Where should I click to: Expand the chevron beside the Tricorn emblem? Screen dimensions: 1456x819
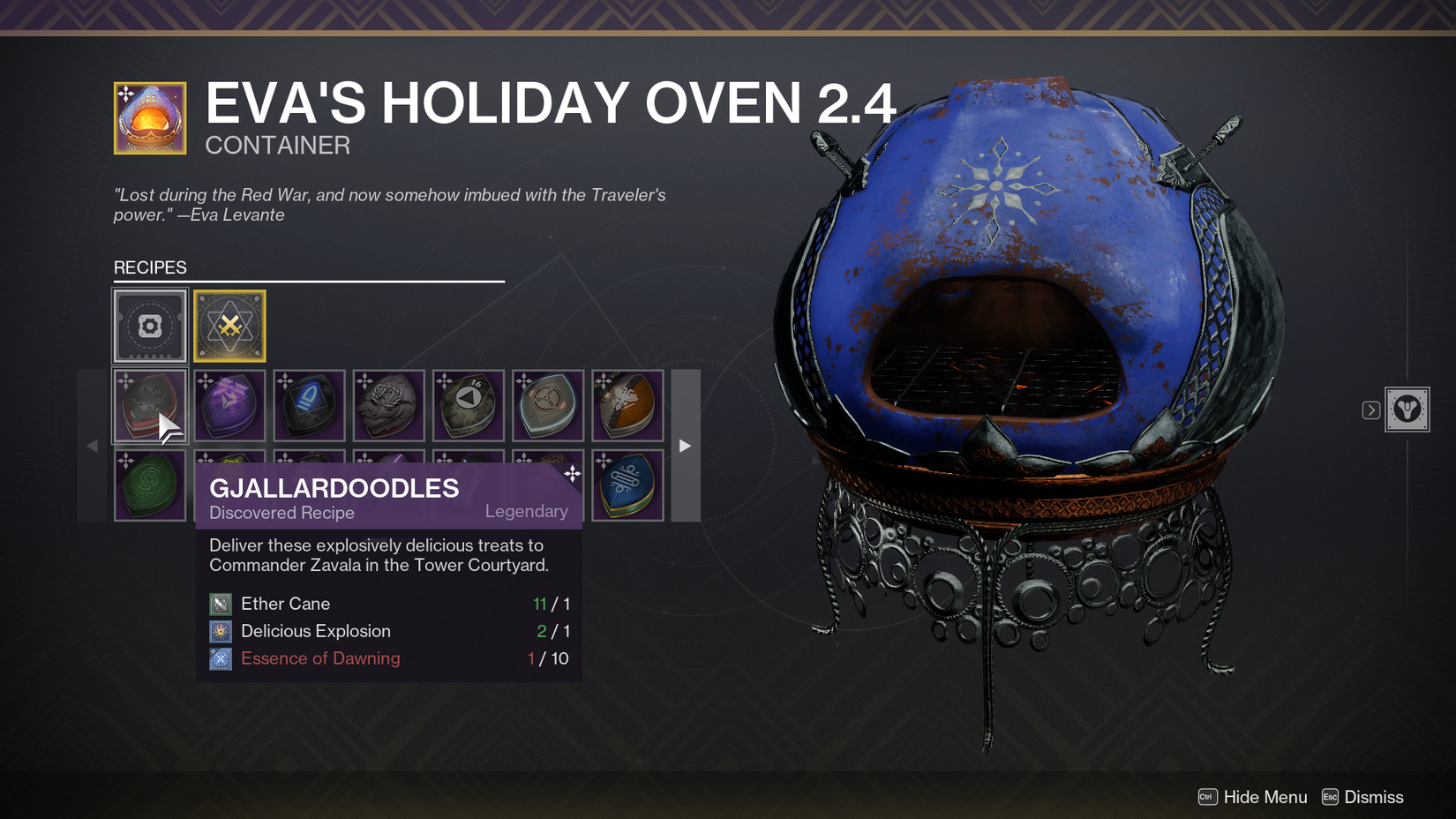tap(1371, 409)
